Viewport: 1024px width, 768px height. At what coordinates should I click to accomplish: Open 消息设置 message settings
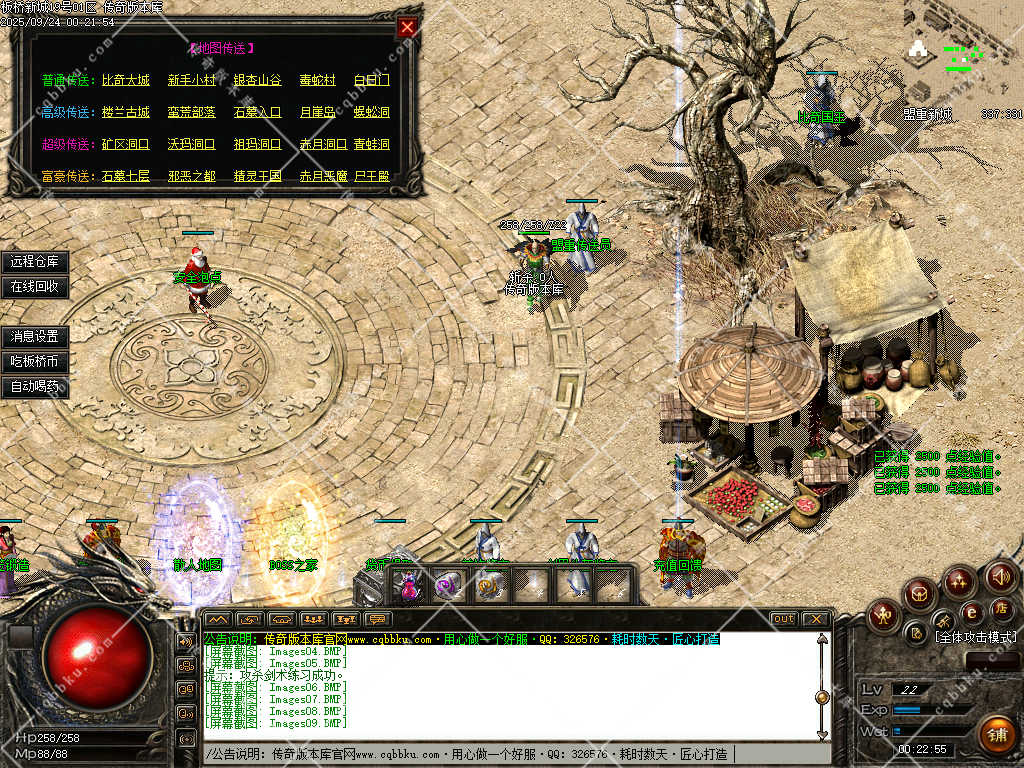(35, 337)
